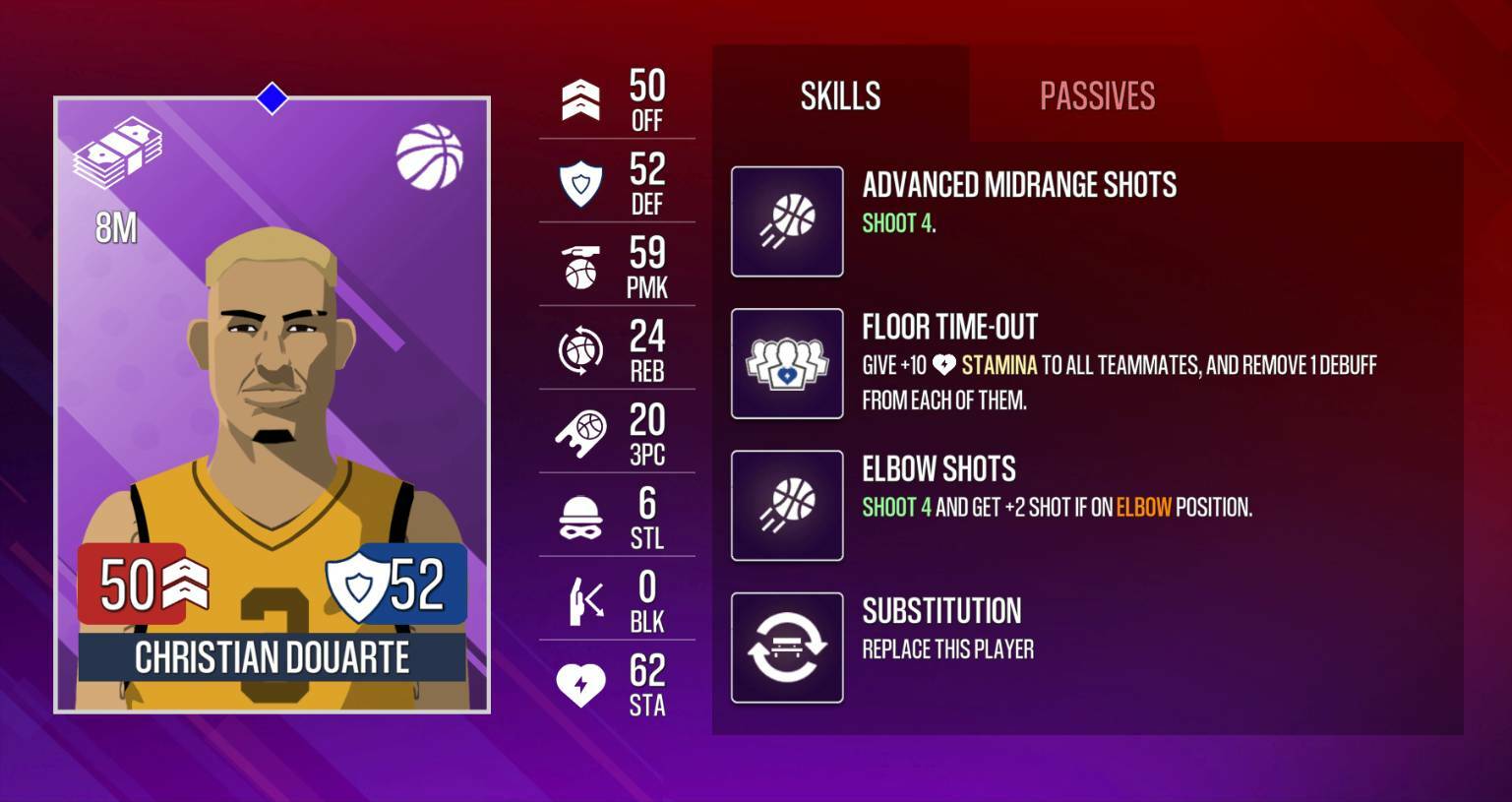Trigger the Elbow Shots skill
This screenshot has width=1512, height=802.
point(786,504)
